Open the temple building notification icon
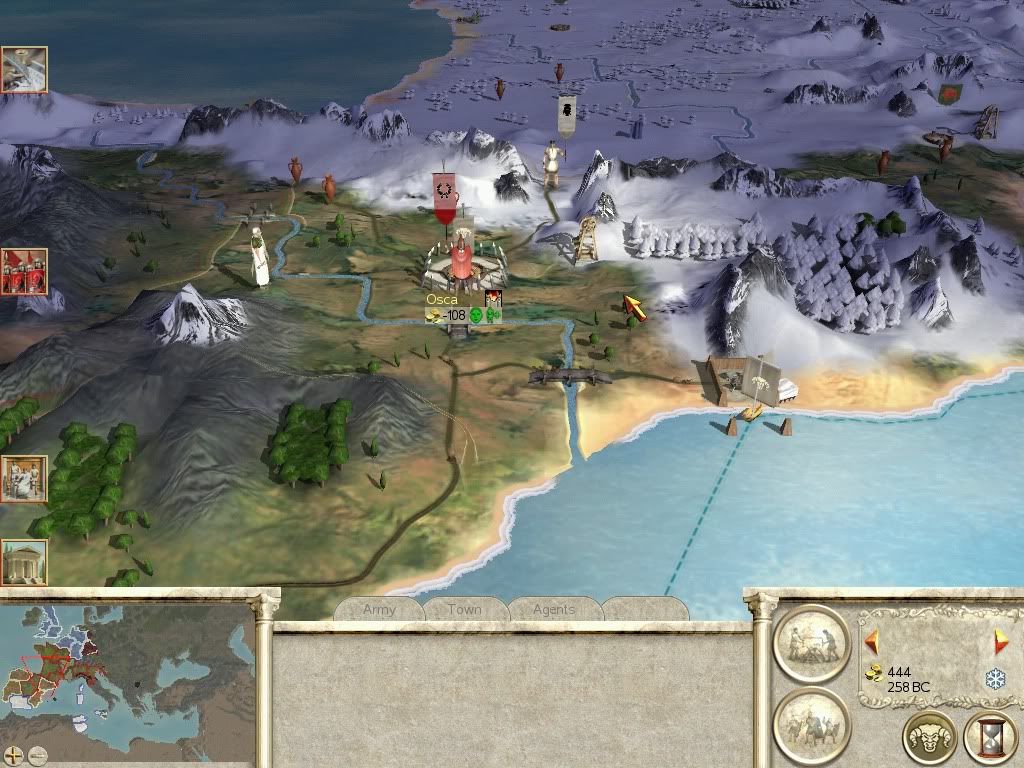 [x=23, y=562]
